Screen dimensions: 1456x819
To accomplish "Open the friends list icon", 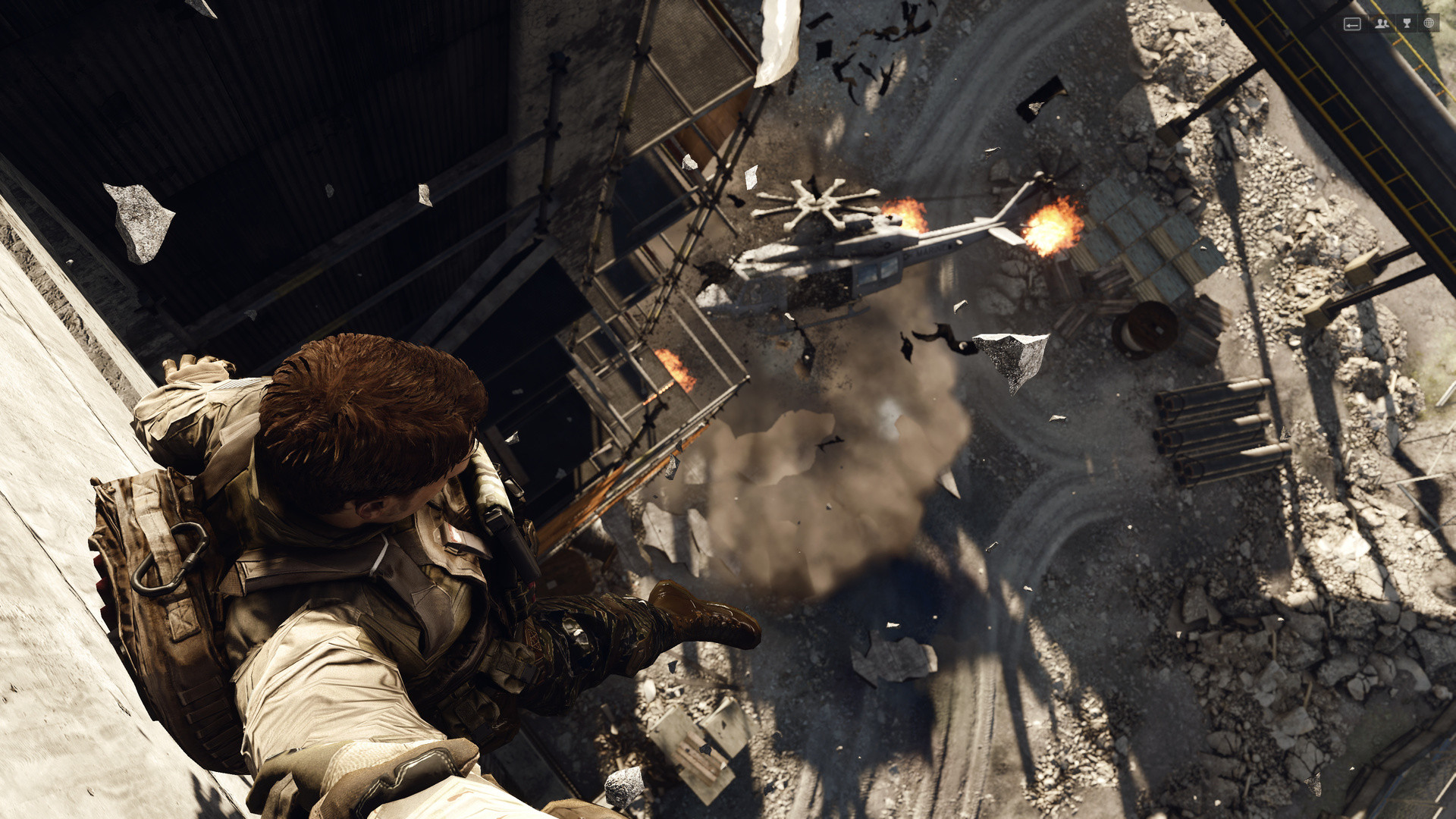I will 1382,24.
